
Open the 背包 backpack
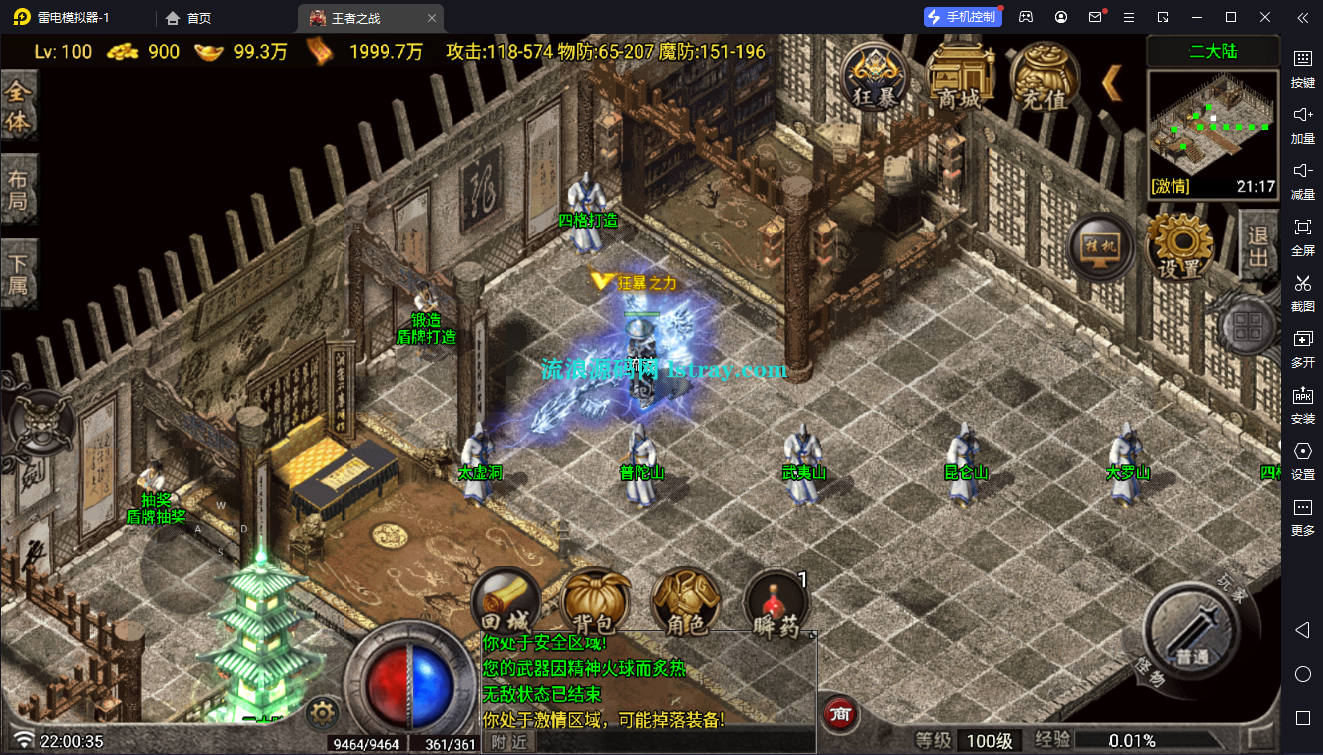(x=596, y=604)
